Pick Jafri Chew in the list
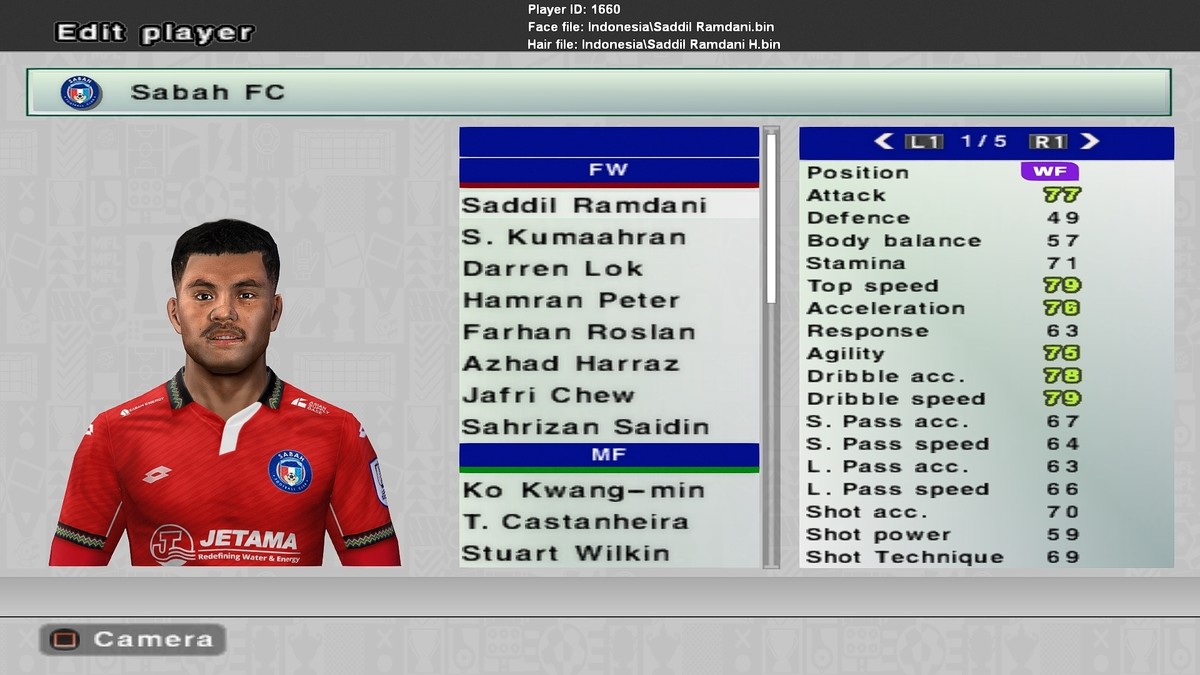The width and height of the screenshot is (1200, 675). tap(549, 395)
